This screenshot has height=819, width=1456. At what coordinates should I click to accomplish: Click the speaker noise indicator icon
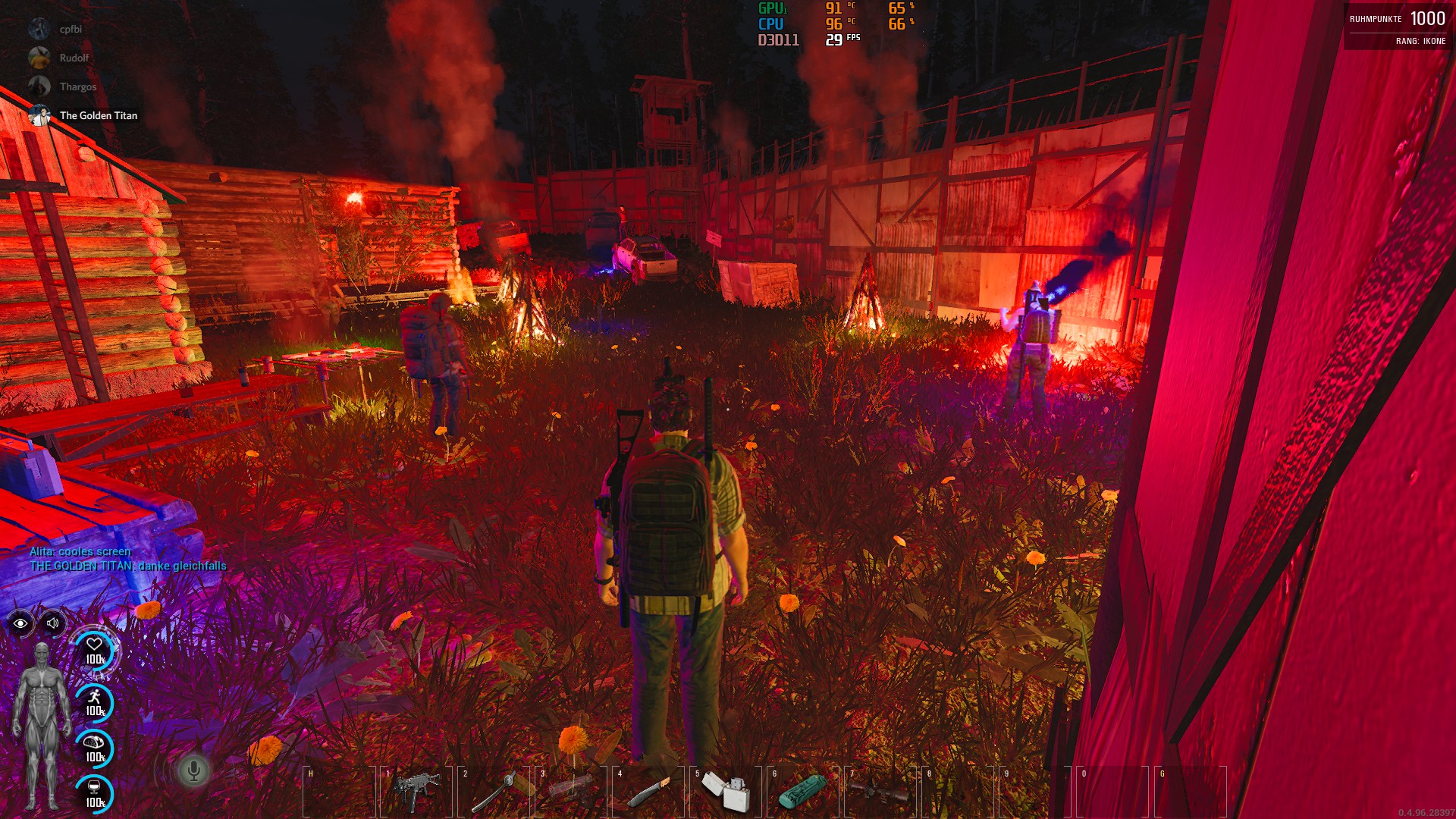coord(53,623)
